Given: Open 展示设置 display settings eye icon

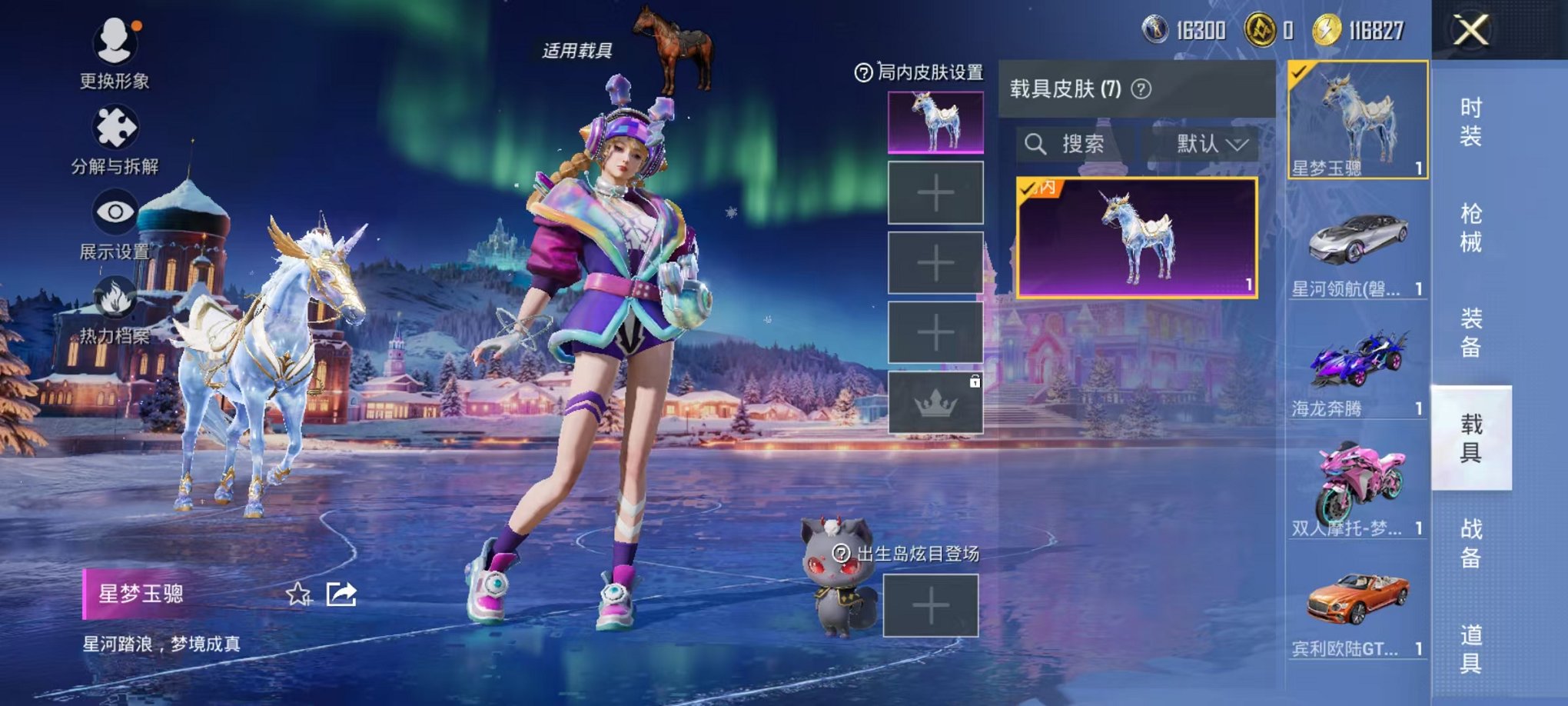Looking at the screenshot, I should click(x=114, y=209).
